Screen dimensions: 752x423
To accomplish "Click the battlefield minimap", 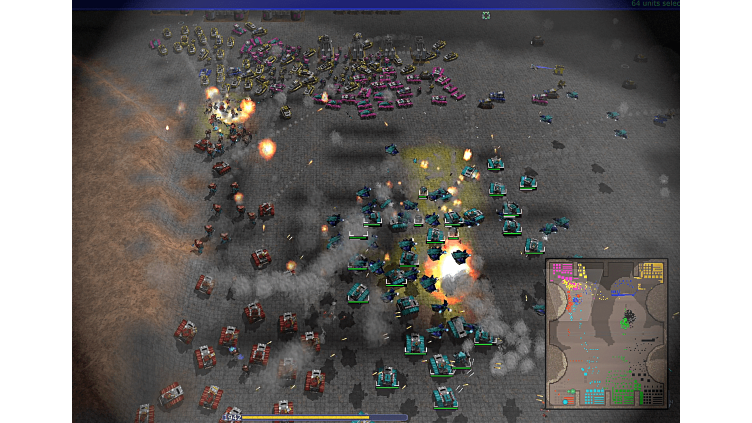I will [606, 333].
